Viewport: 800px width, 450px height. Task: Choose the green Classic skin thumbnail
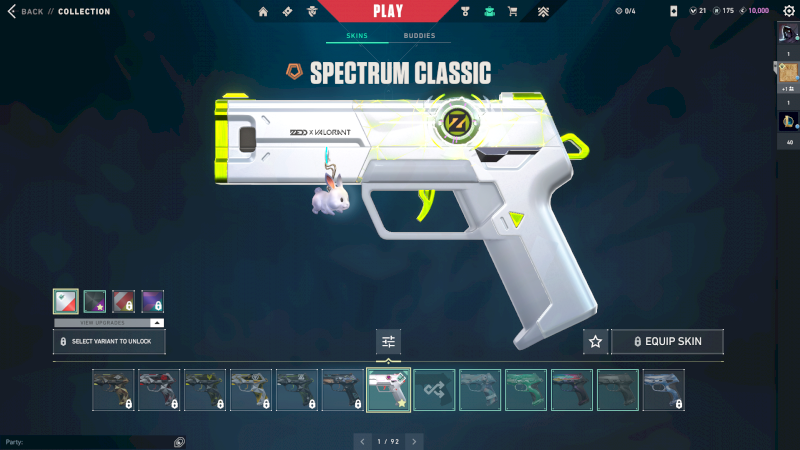(x=526, y=390)
